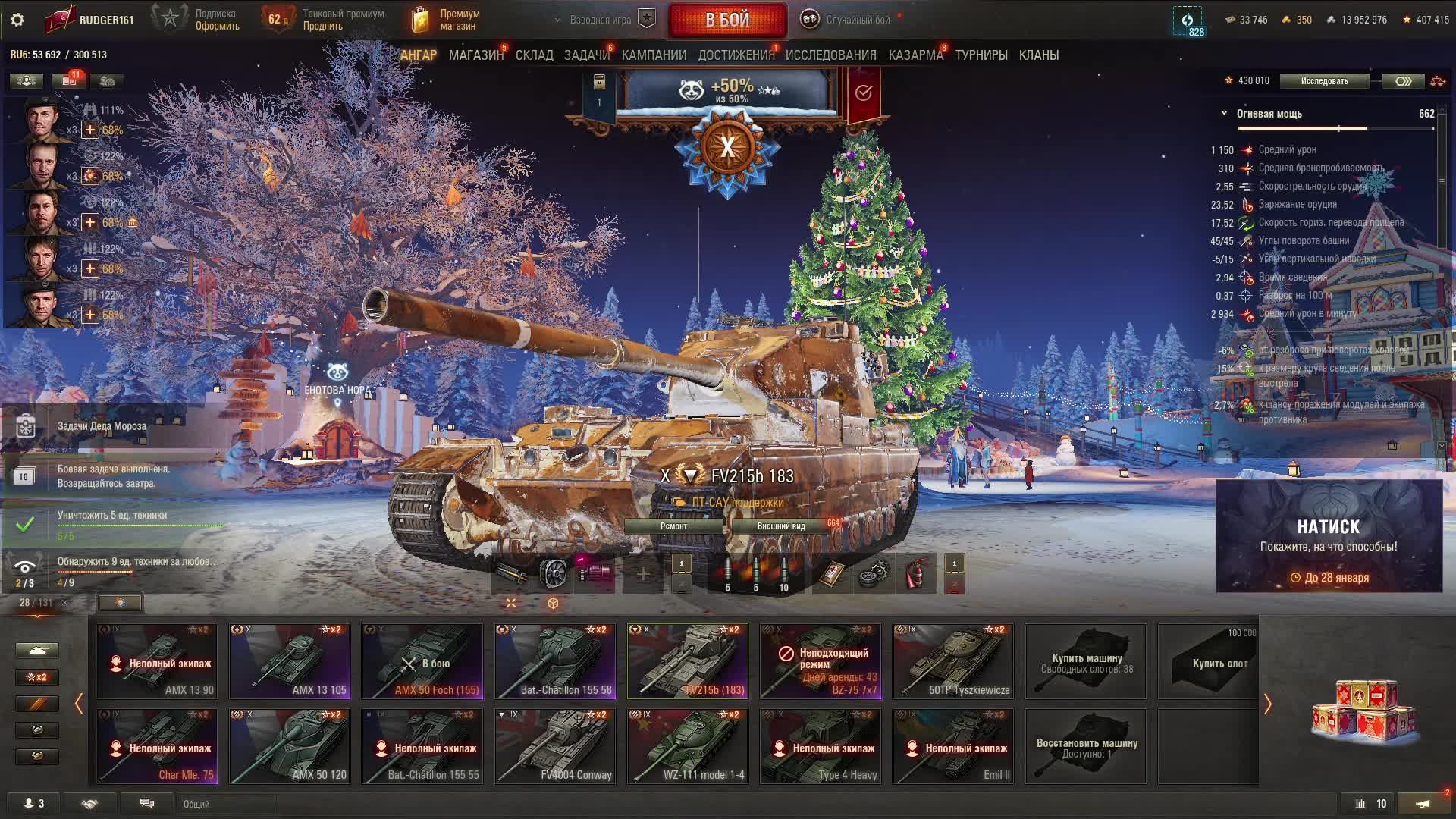Image resolution: width=1456 pixels, height=819 pixels.
Task: Open the СКЛАД tab
Action: tap(534, 55)
